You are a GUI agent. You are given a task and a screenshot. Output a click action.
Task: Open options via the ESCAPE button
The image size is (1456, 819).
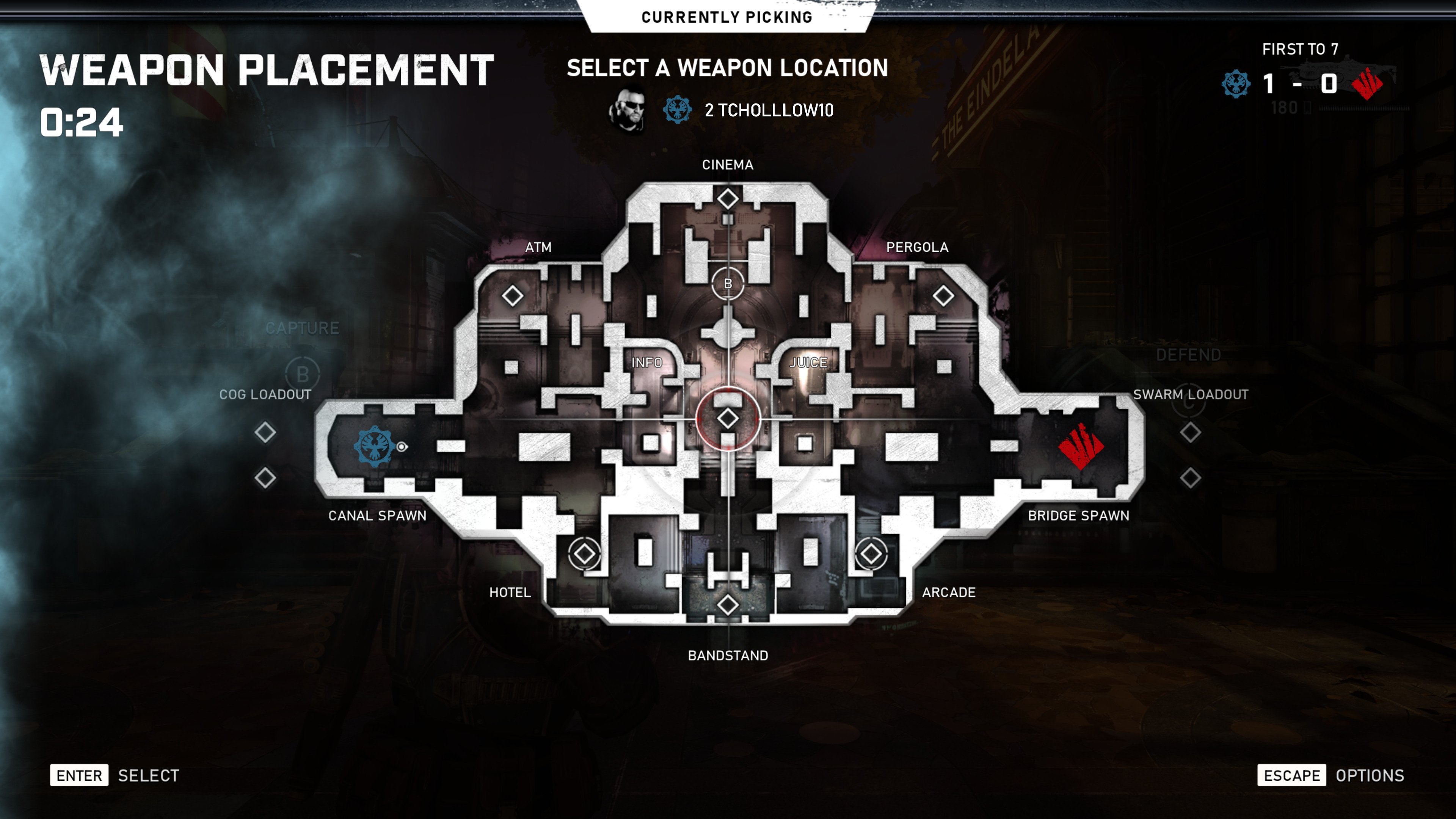(1293, 775)
